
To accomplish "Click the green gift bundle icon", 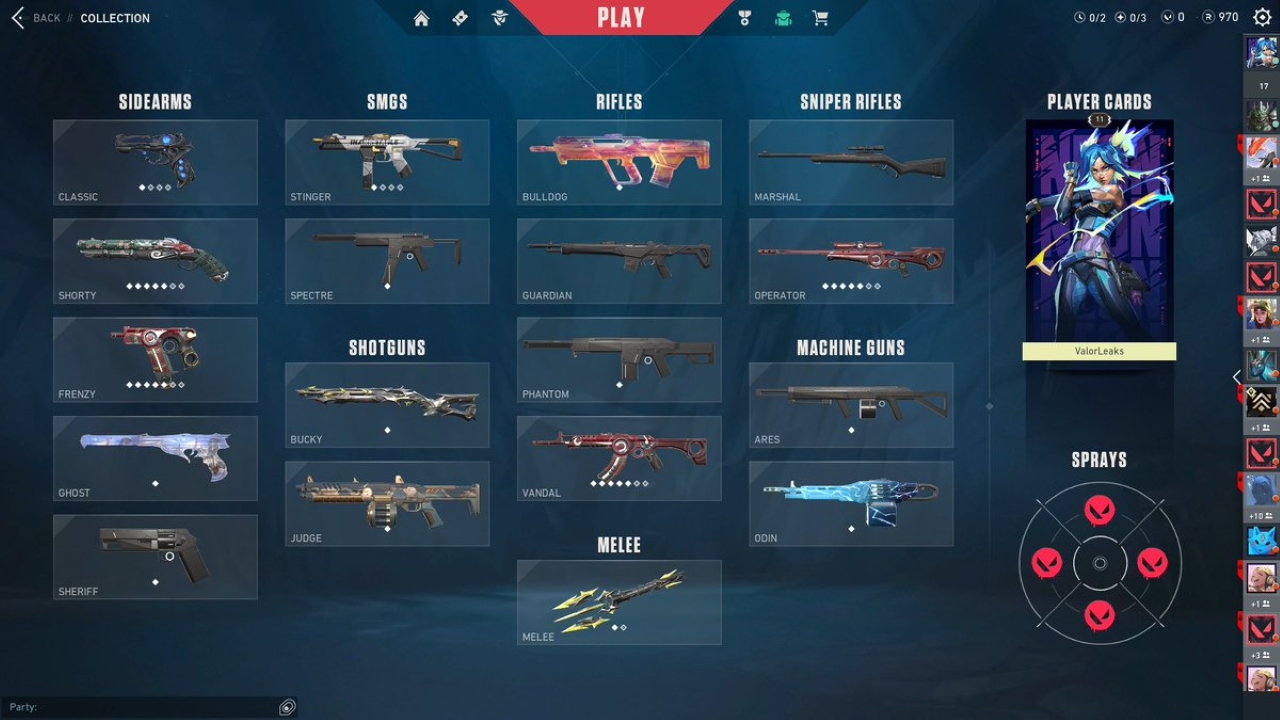I will point(783,17).
